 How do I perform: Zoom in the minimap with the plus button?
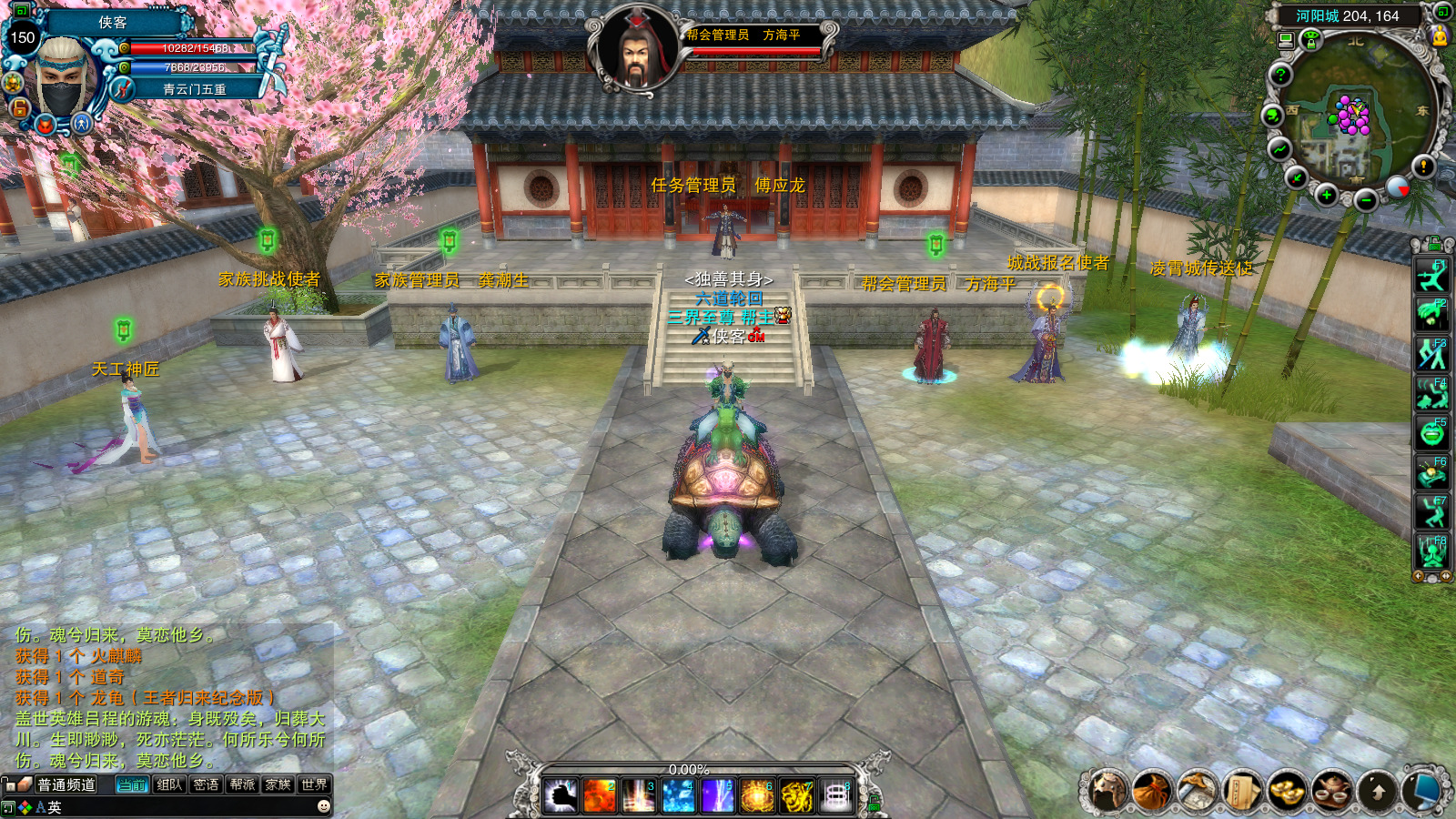(1327, 195)
